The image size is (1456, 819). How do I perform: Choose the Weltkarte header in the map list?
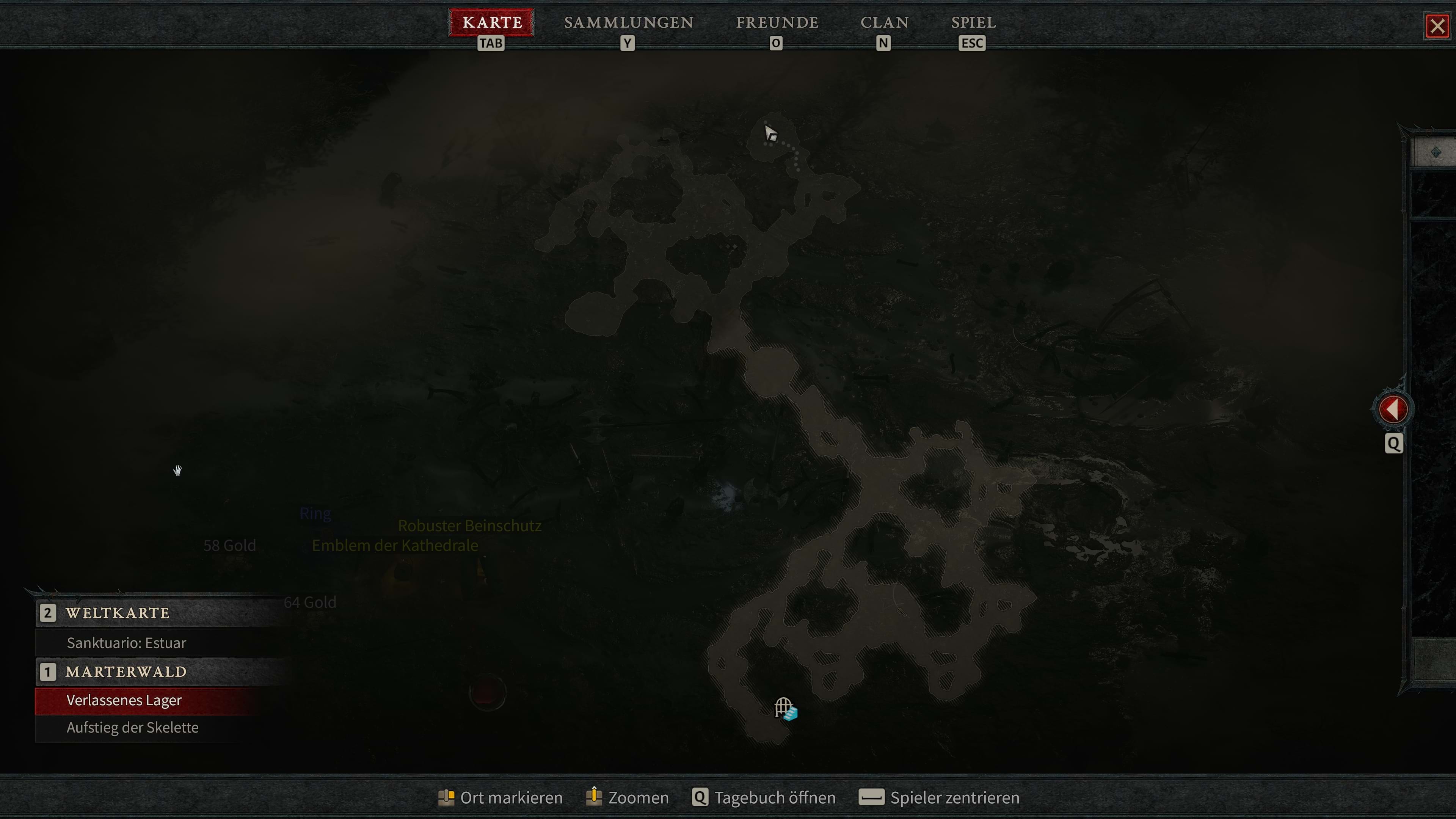tap(118, 613)
